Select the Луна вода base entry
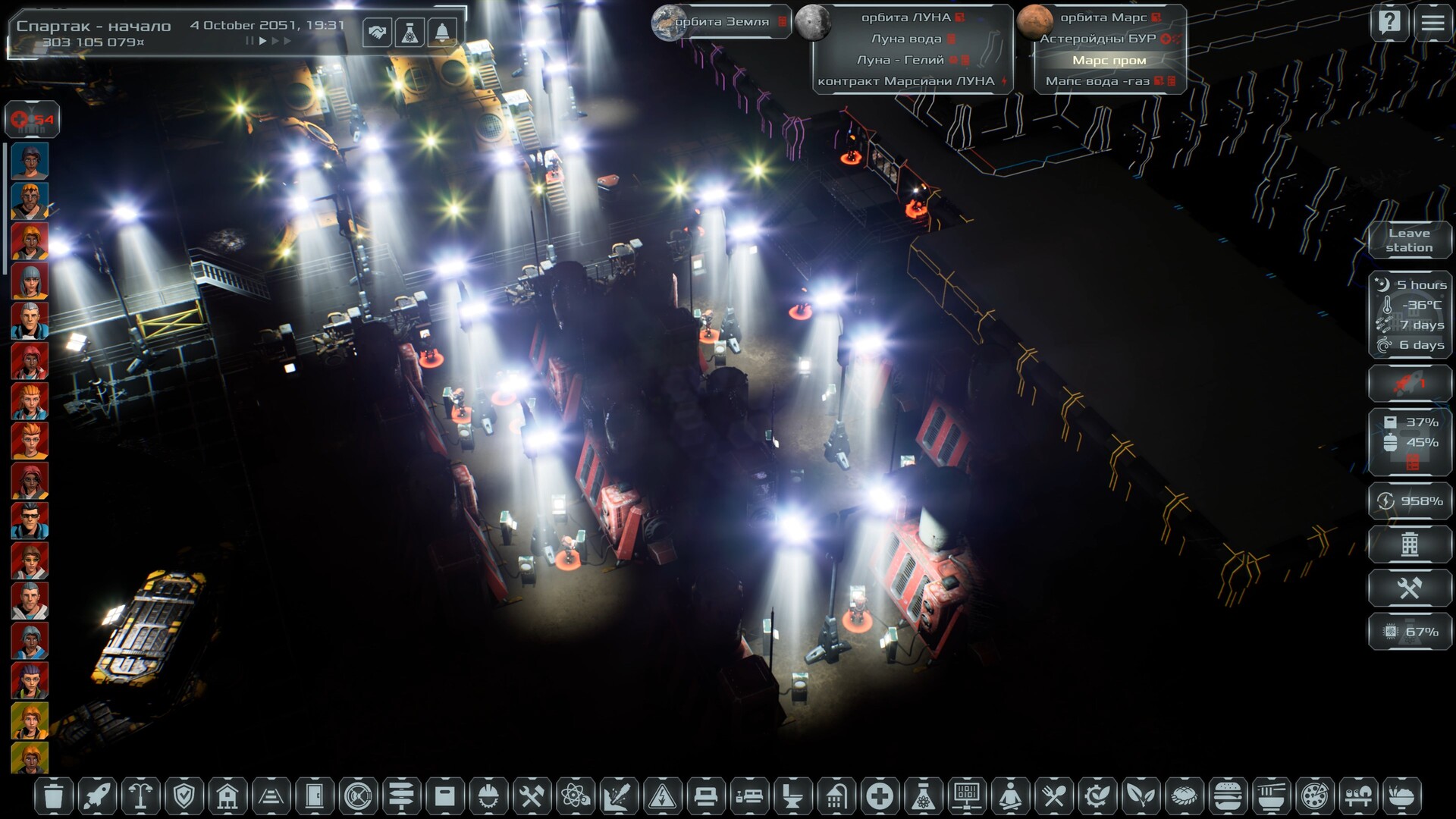Screen dimensions: 1456x819 906,39
